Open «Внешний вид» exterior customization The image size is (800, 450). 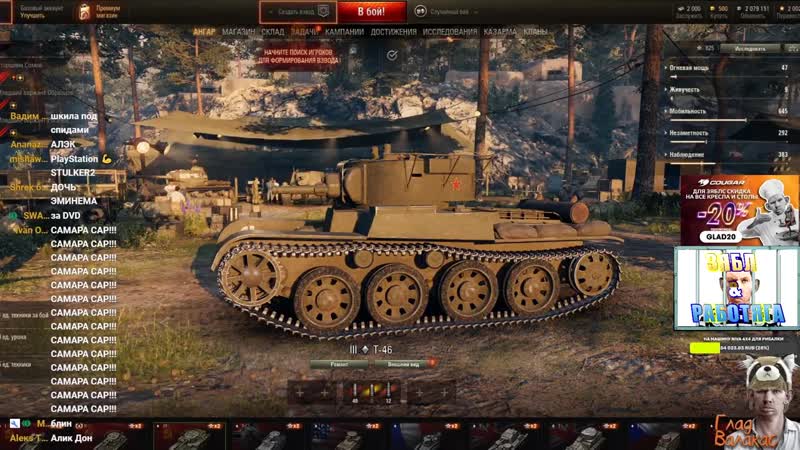click(402, 364)
